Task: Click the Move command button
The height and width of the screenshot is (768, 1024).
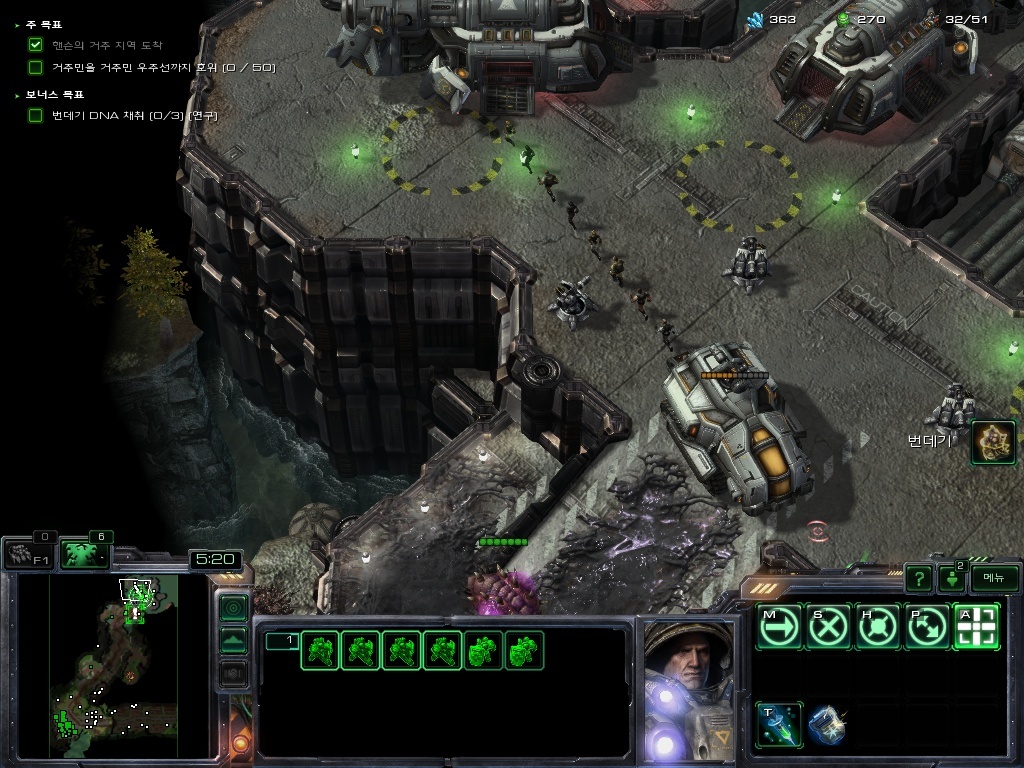Action: tap(778, 628)
